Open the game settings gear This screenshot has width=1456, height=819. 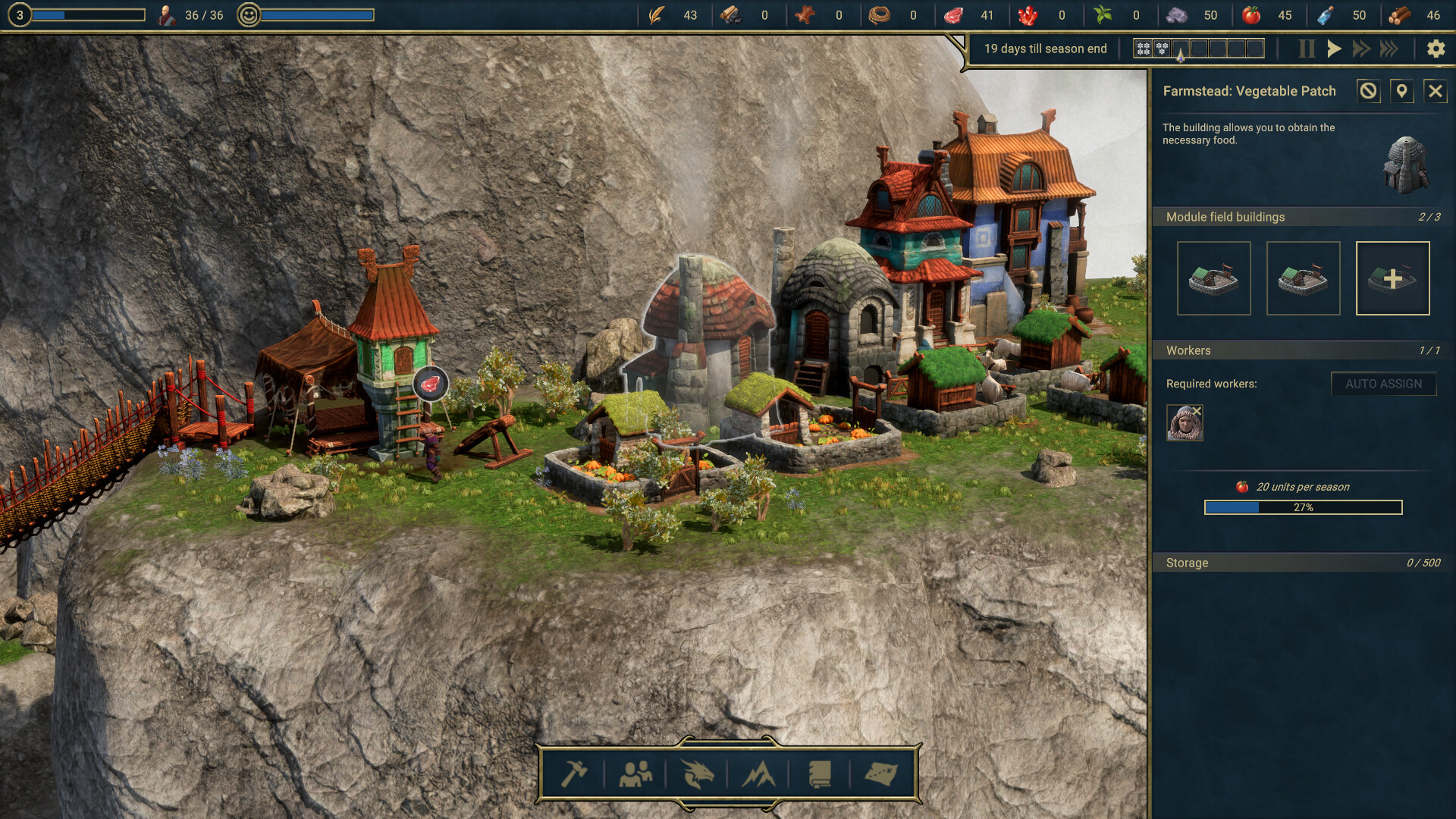click(1436, 49)
